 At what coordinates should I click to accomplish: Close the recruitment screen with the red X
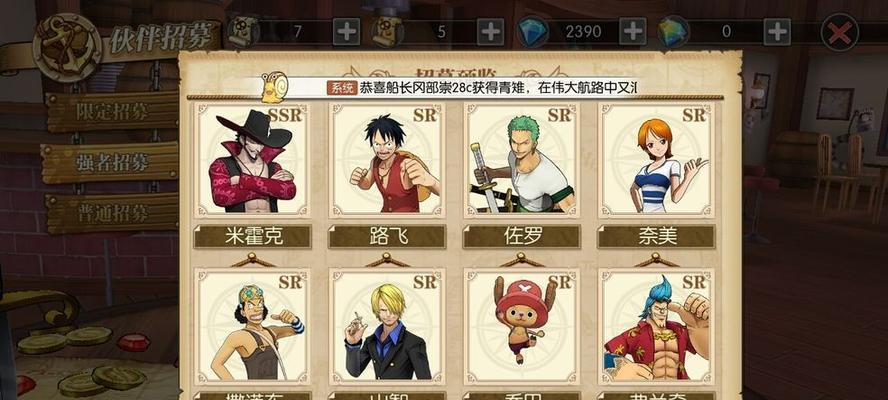coord(839,31)
